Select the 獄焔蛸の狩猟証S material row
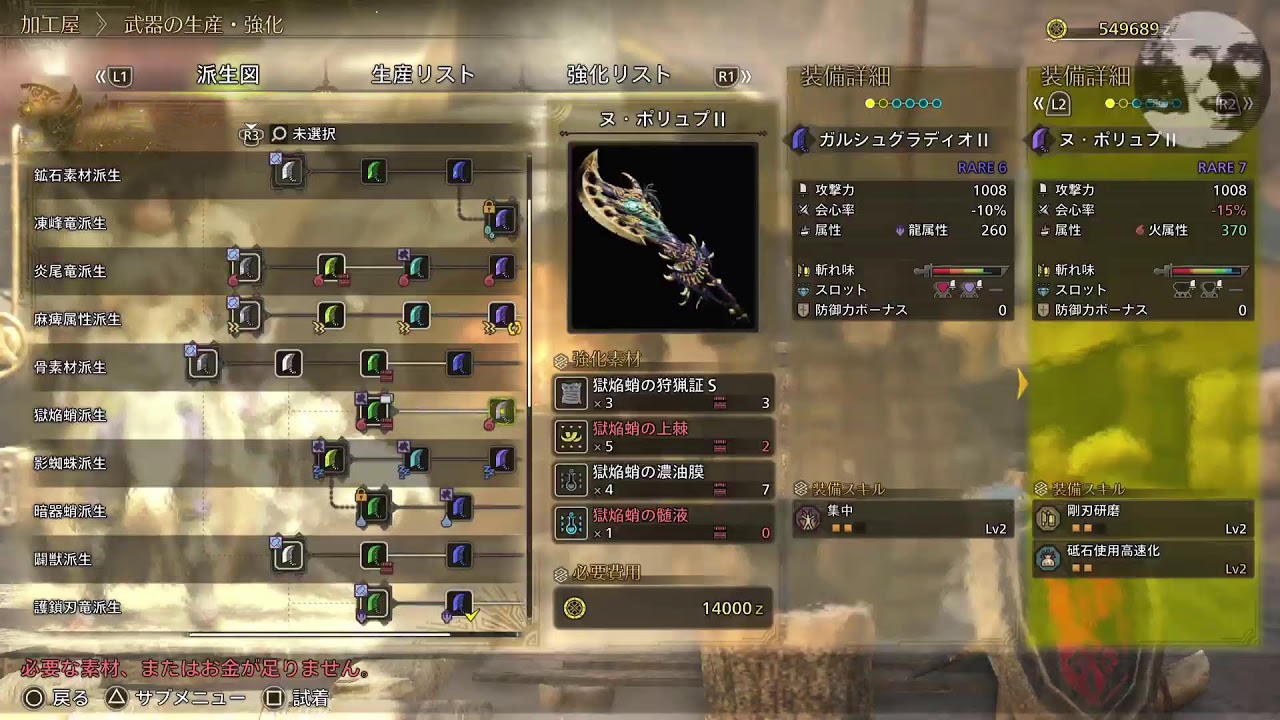1280x720 pixels. pyautogui.click(x=663, y=393)
